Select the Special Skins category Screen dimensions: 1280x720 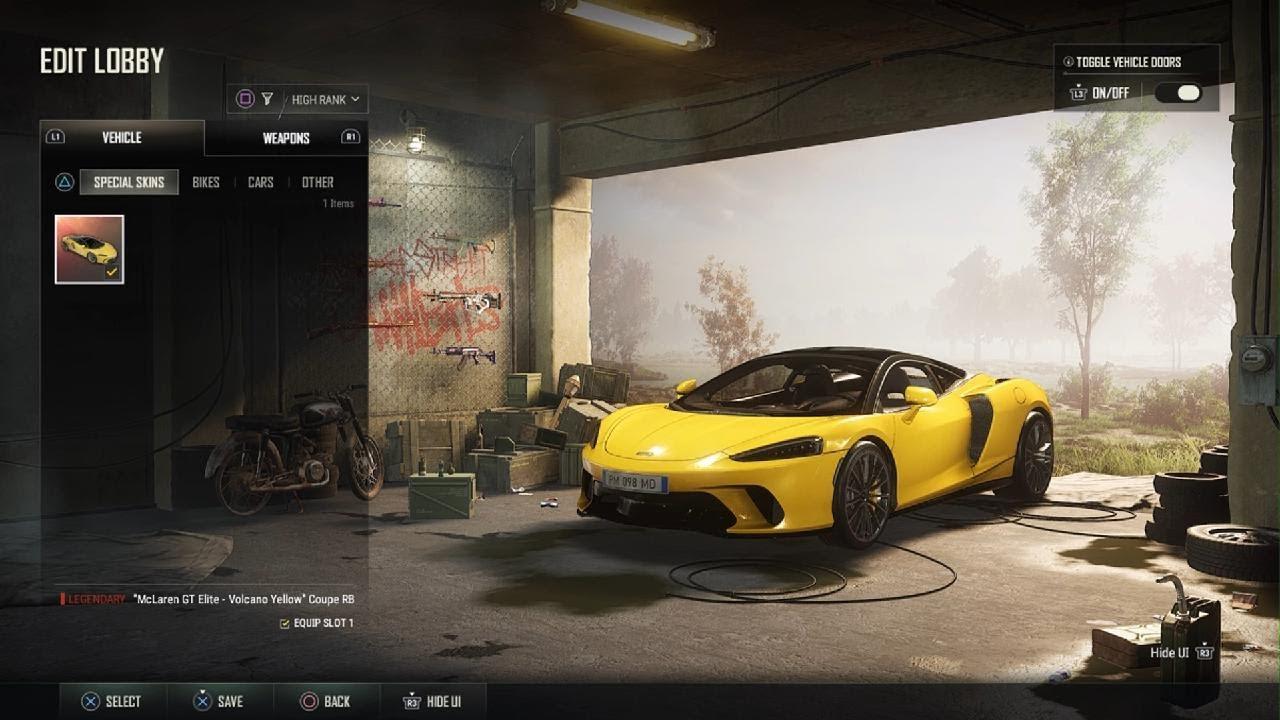[x=129, y=182]
